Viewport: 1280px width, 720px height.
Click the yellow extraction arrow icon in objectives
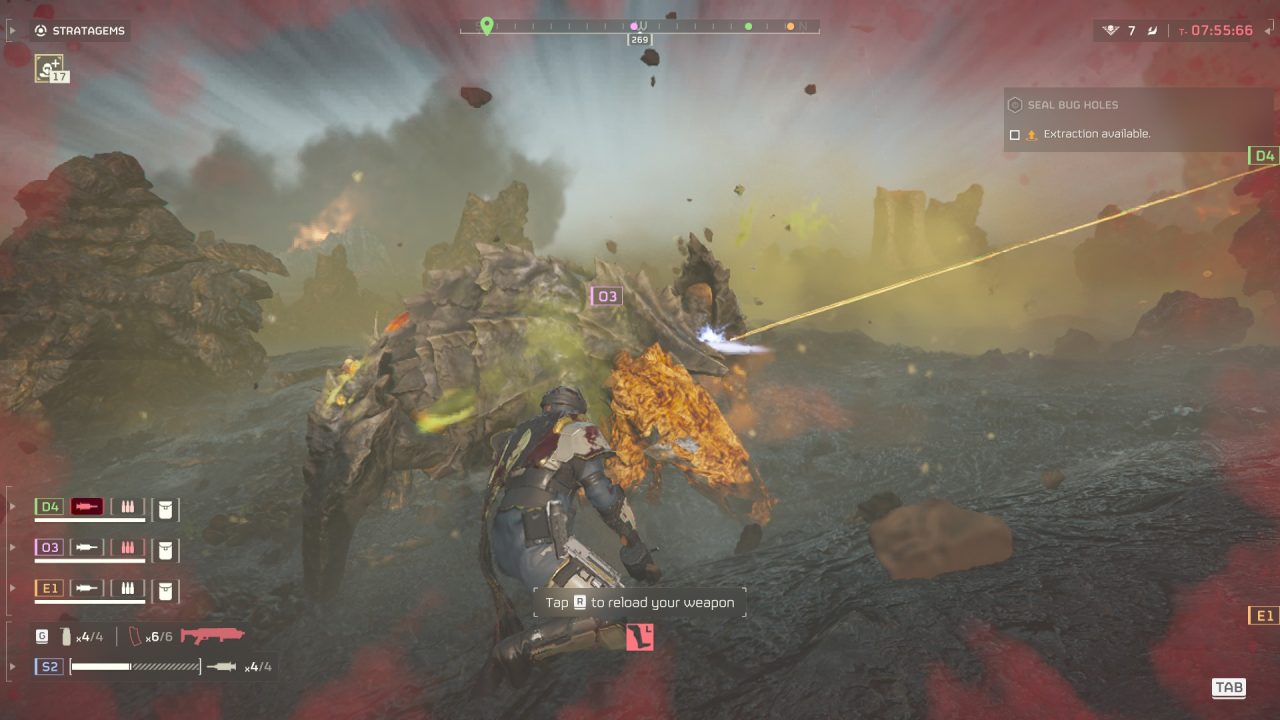pos(1032,133)
